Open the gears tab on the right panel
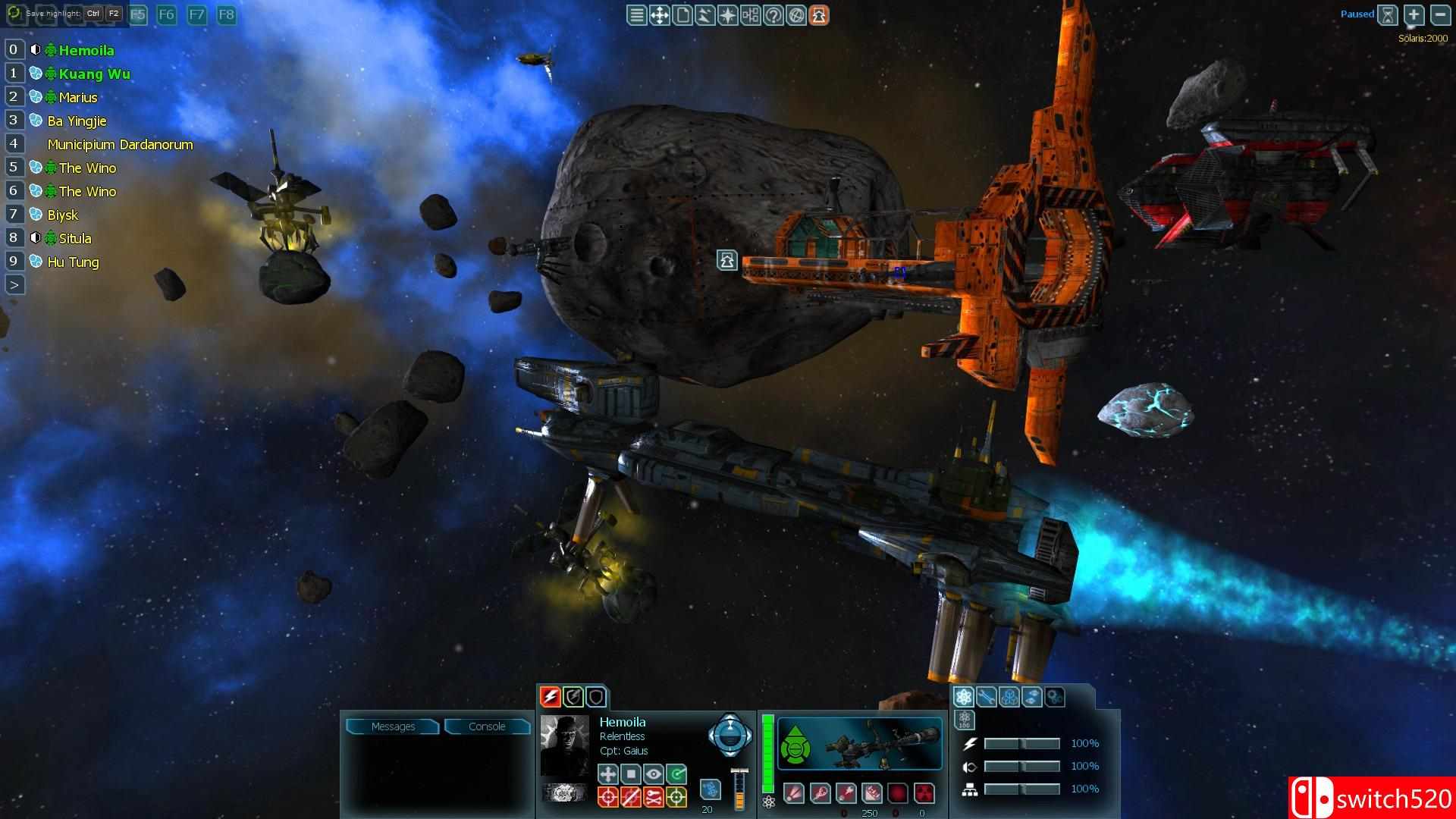This screenshot has height=819, width=1456. pos(1055,696)
